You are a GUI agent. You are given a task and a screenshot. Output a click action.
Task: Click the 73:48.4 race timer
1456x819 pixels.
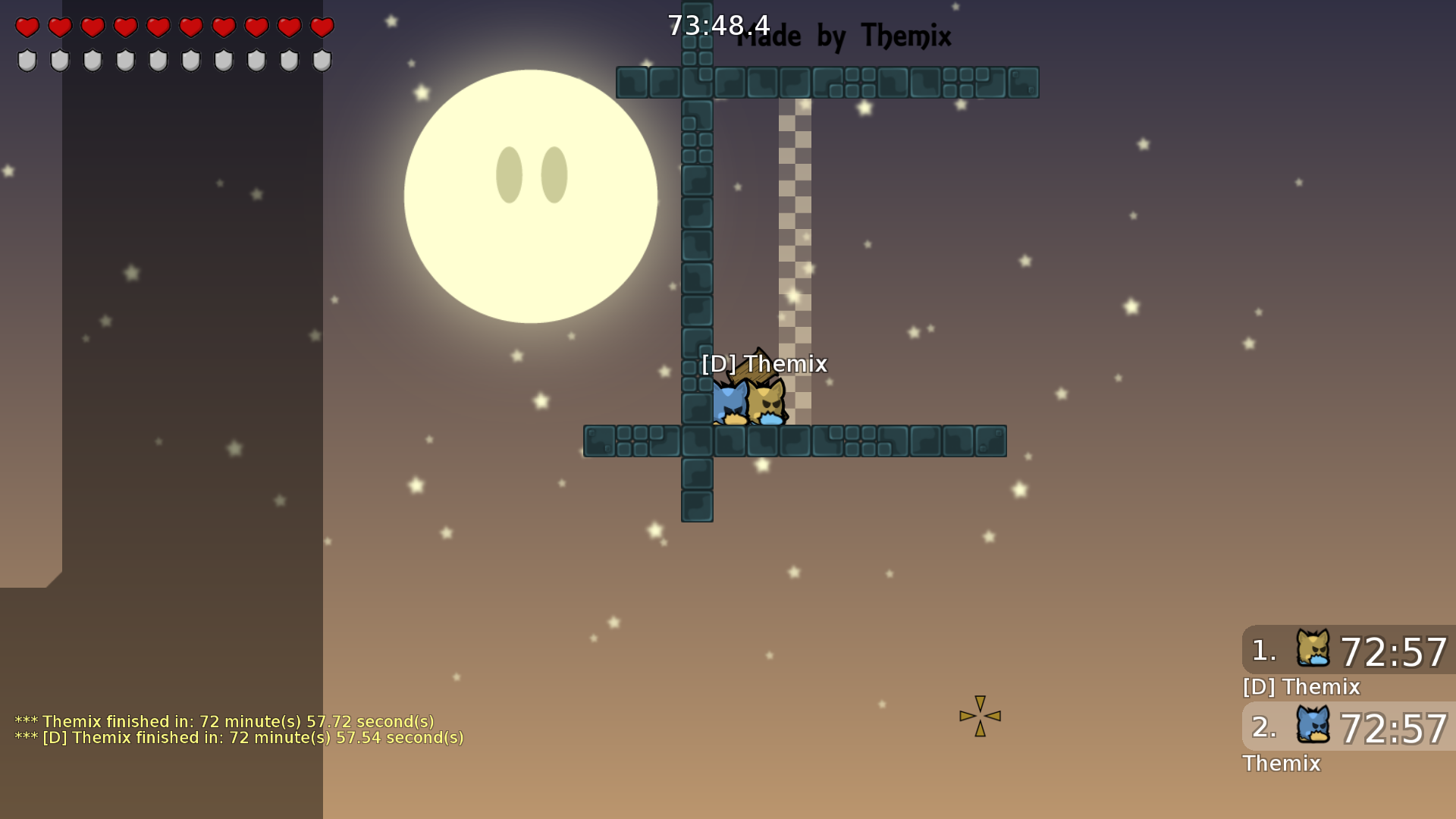tap(717, 24)
